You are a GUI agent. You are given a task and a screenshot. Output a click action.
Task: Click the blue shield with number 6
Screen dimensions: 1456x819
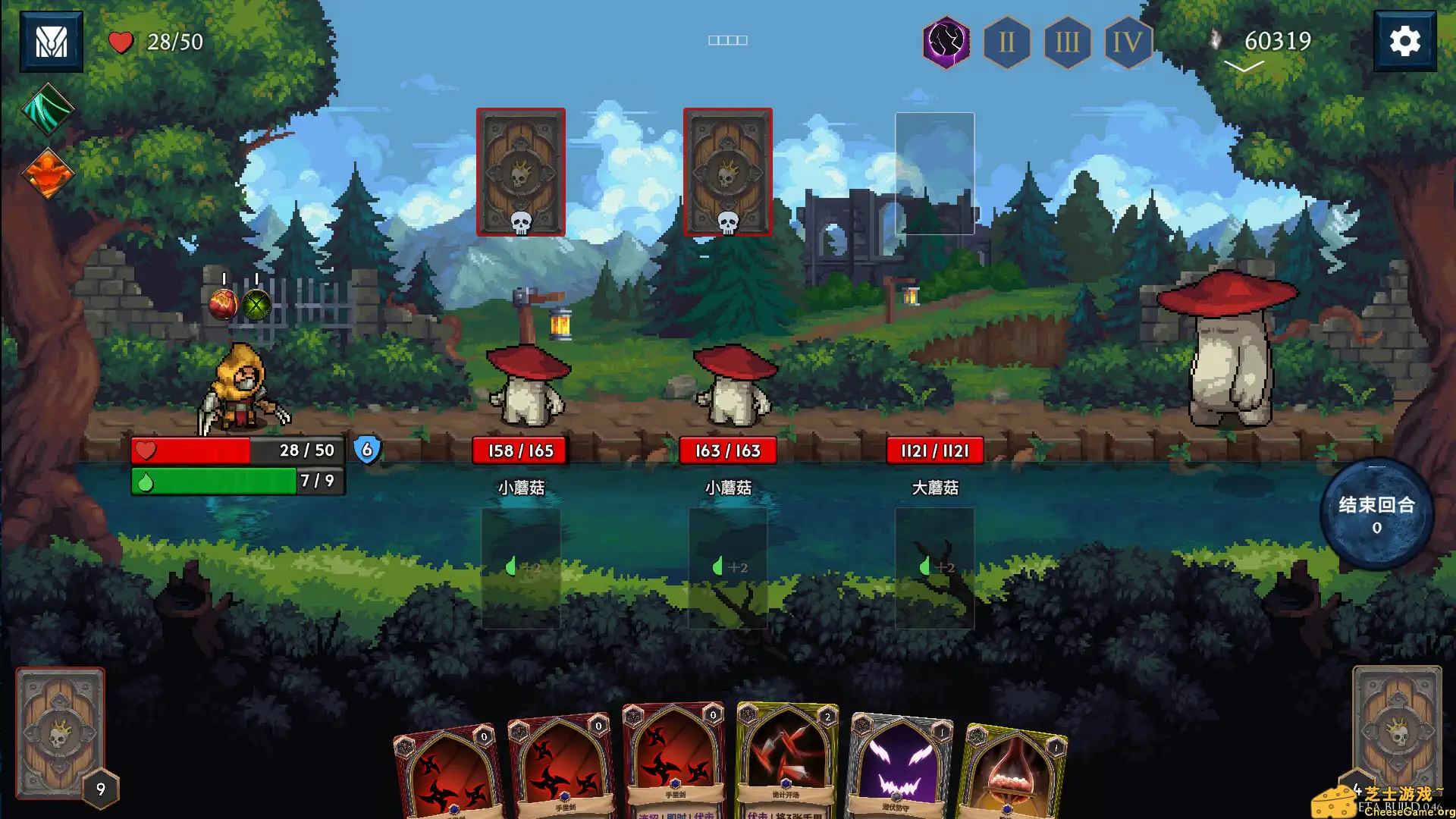[x=366, y=450]
